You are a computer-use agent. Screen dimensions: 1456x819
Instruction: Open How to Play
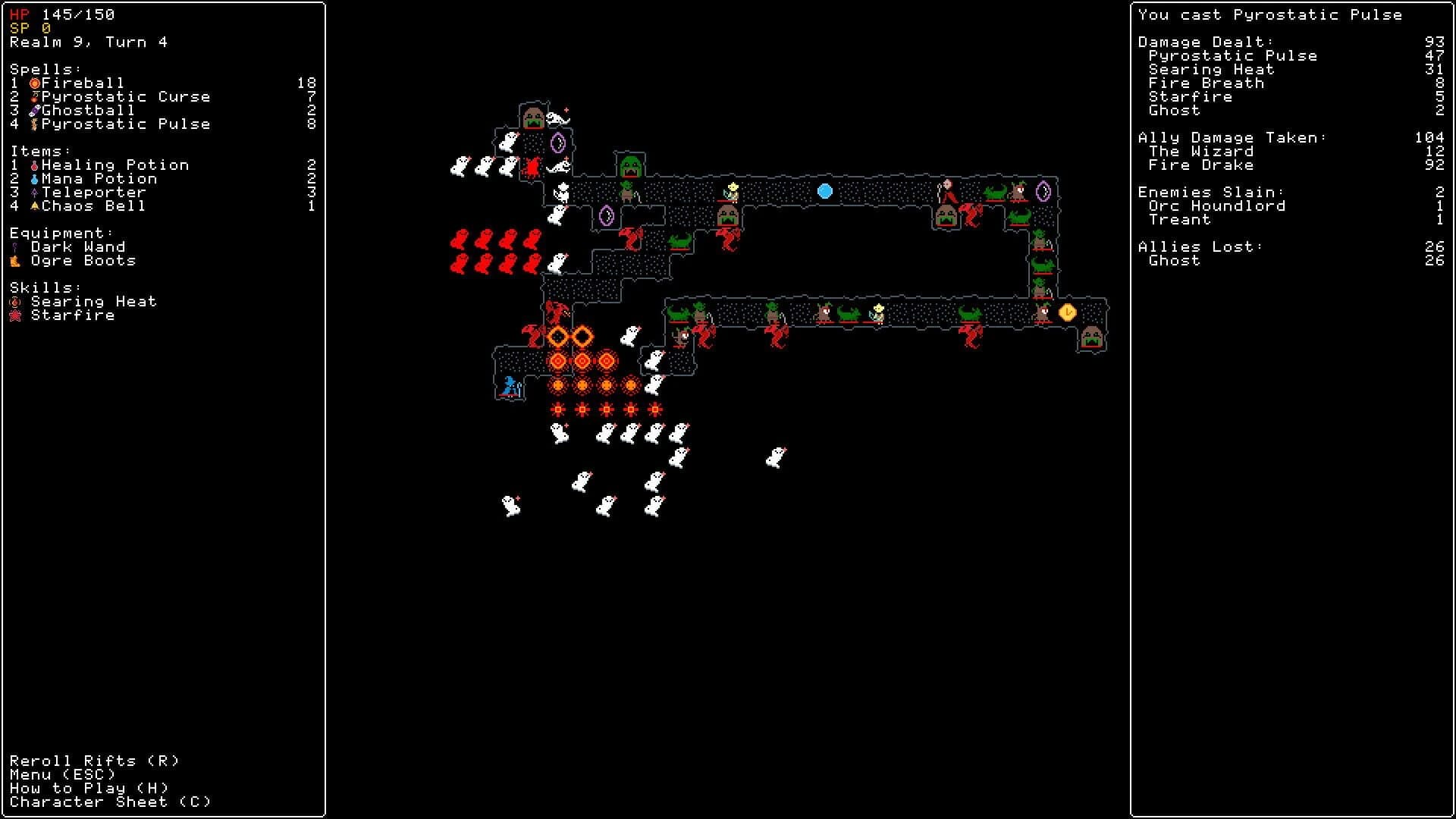coord(87,788)
